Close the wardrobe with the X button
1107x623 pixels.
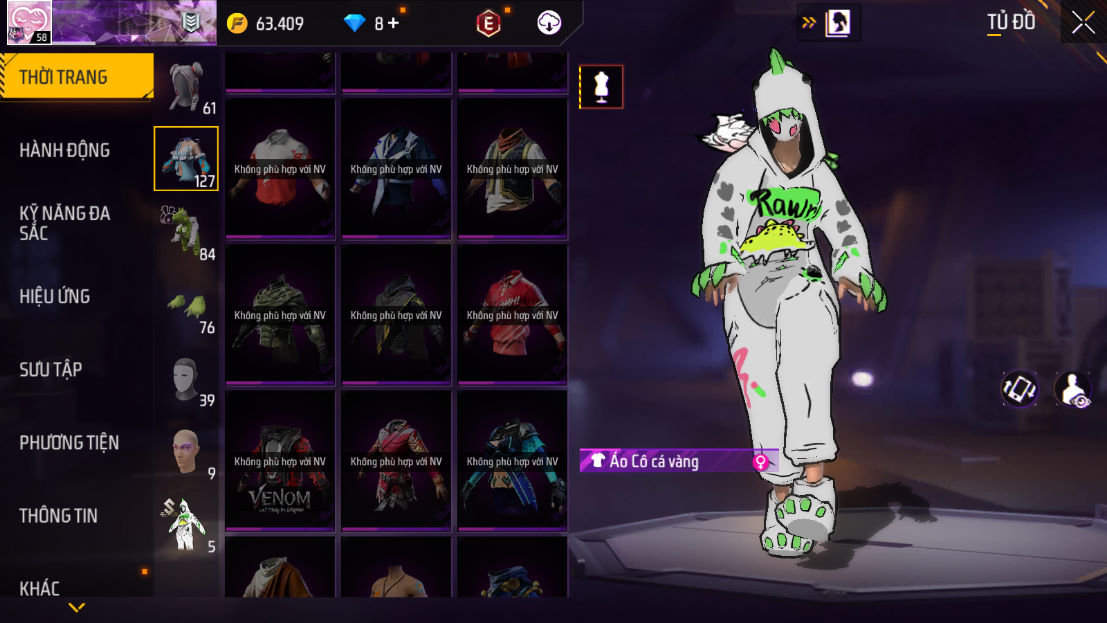point(1083,23)
